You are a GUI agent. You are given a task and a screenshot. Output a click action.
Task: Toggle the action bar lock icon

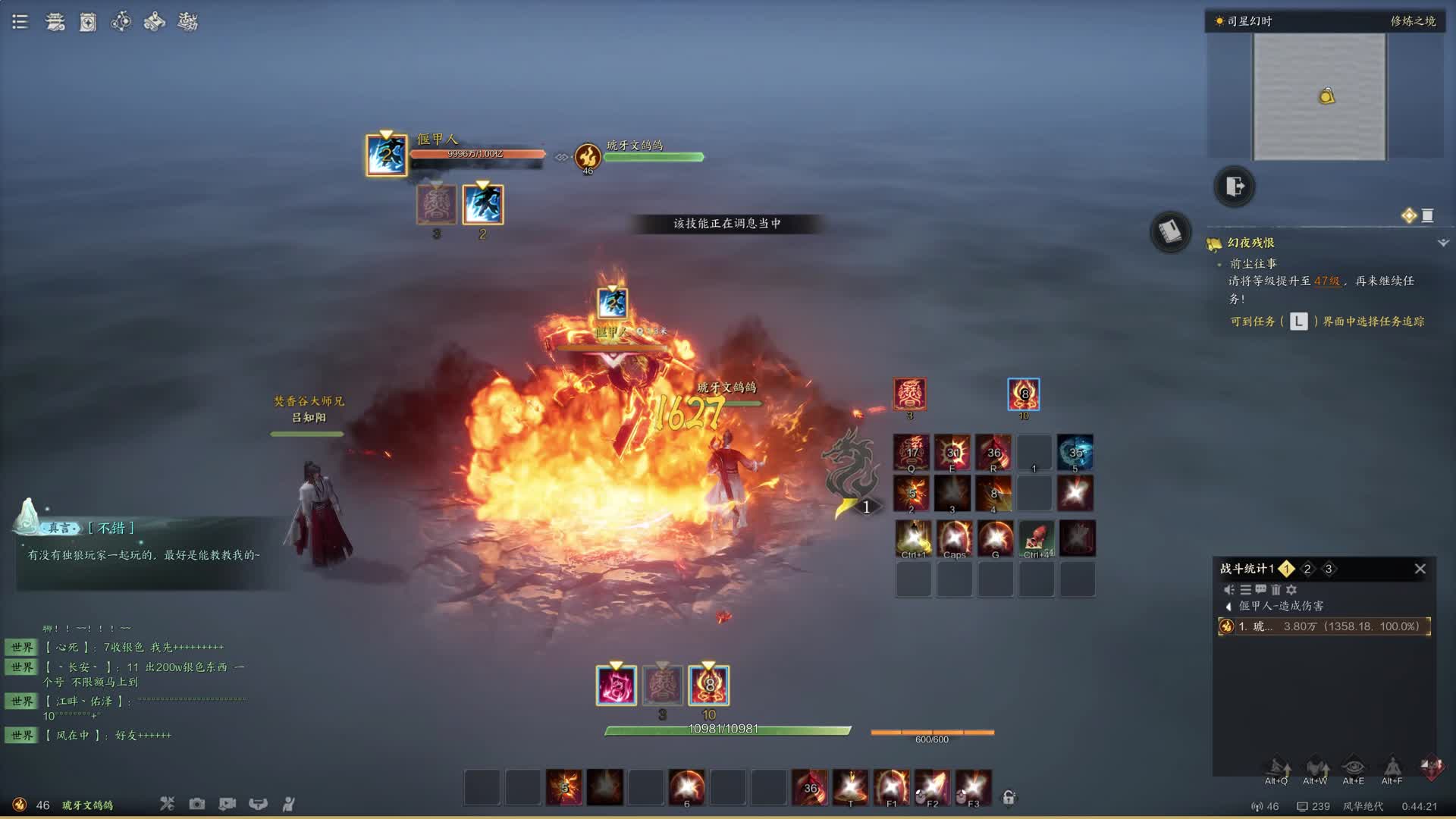(x=1009, y=797)
